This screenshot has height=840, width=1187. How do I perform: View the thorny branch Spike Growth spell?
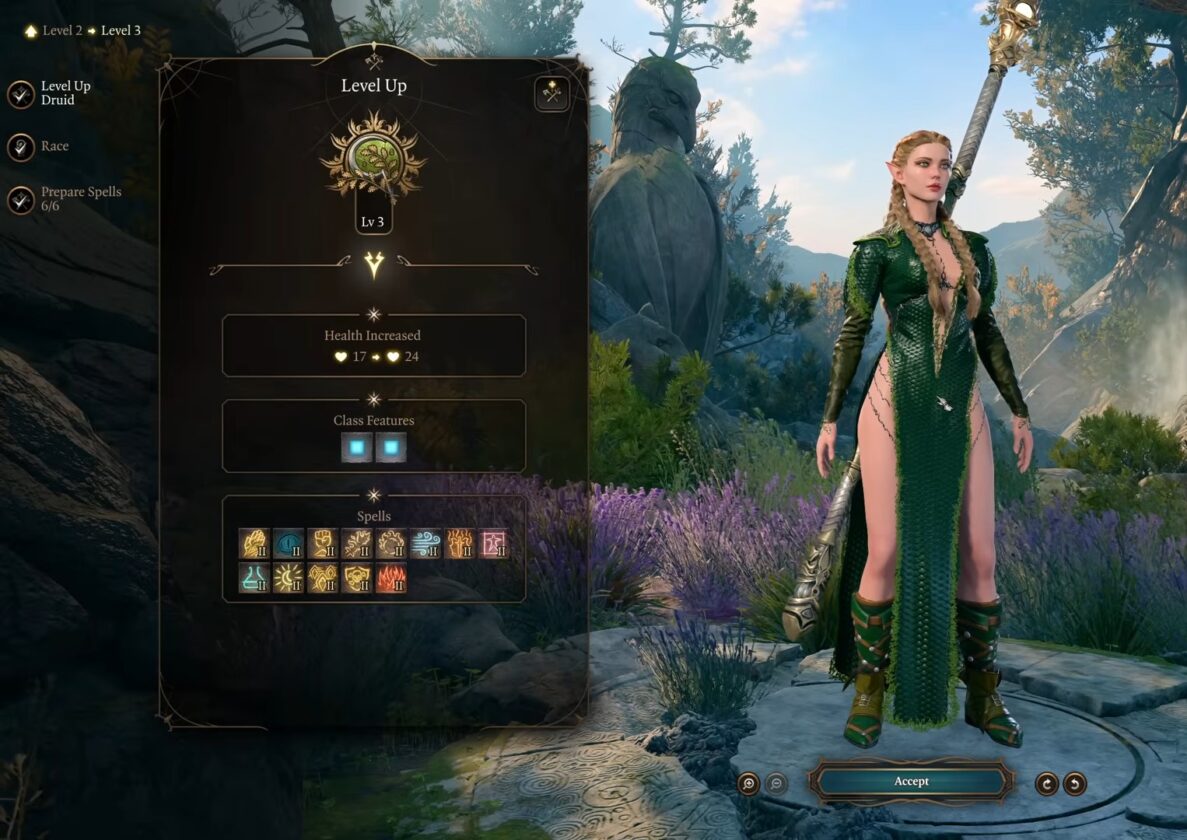pos(357,544)
